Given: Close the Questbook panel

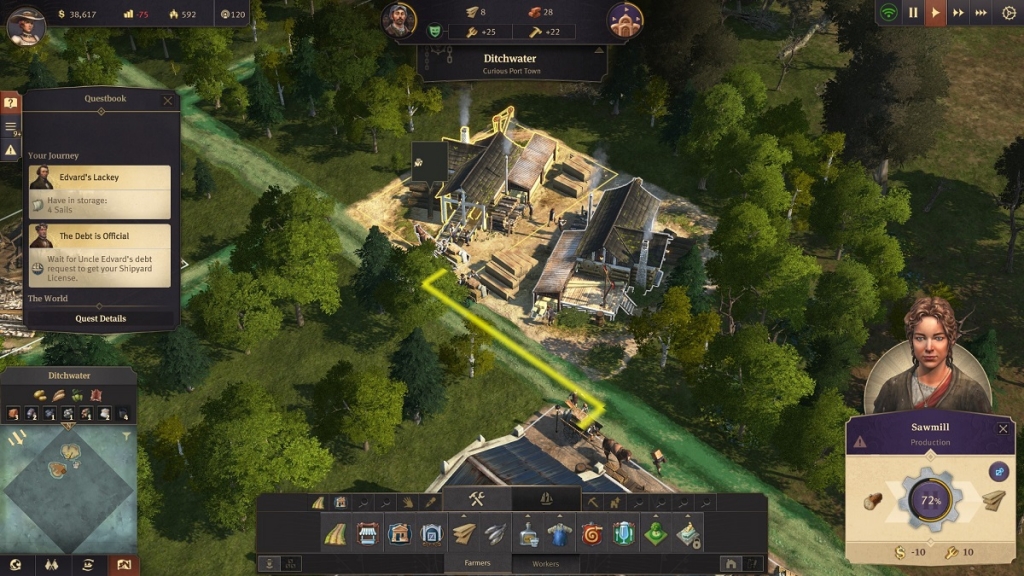Looking at the screenshot, I should pos(168,100).
